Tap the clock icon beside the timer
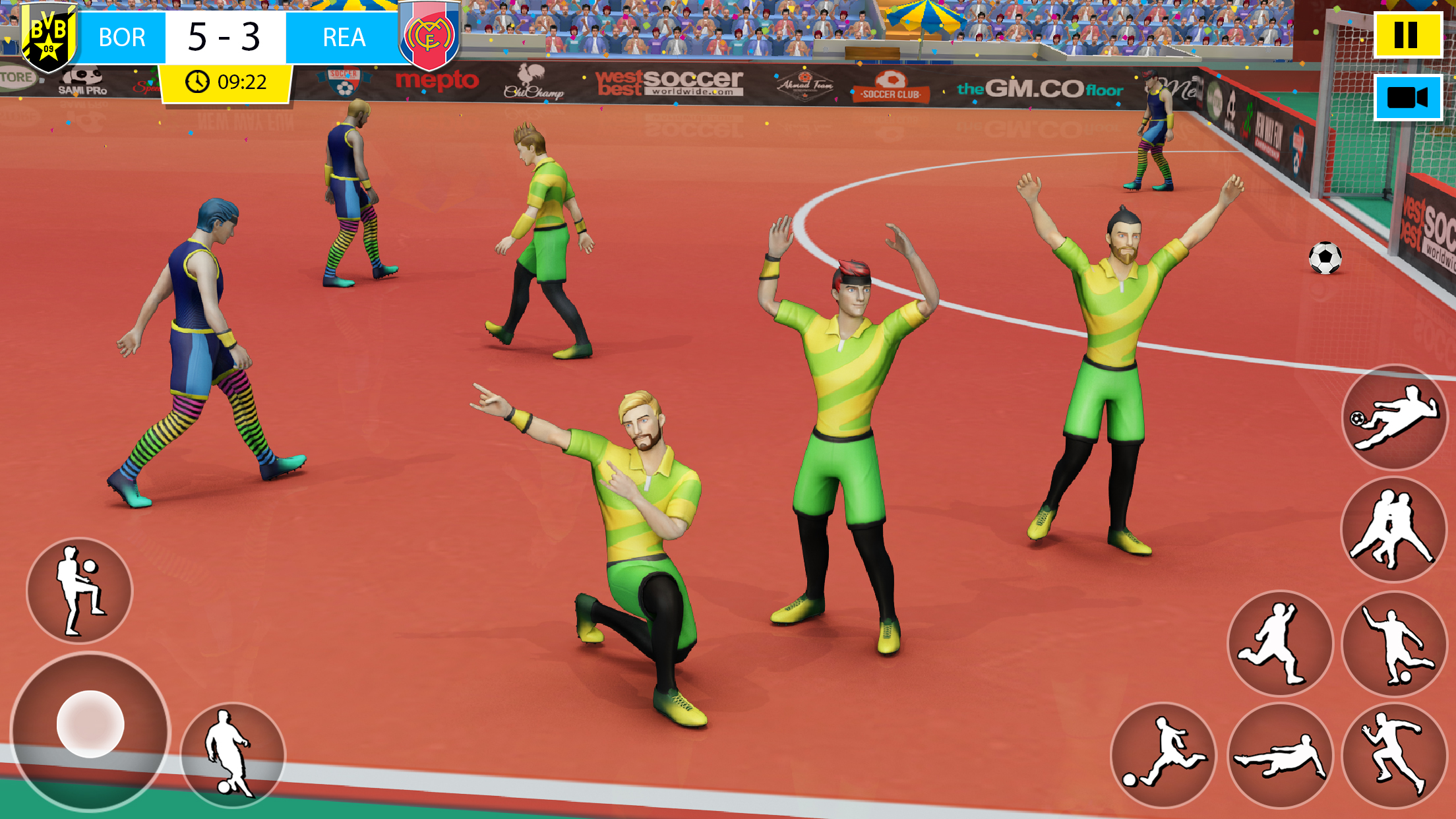Image resolution: width=1456 pixels, height=819 pixels. (x=197, y=81)
